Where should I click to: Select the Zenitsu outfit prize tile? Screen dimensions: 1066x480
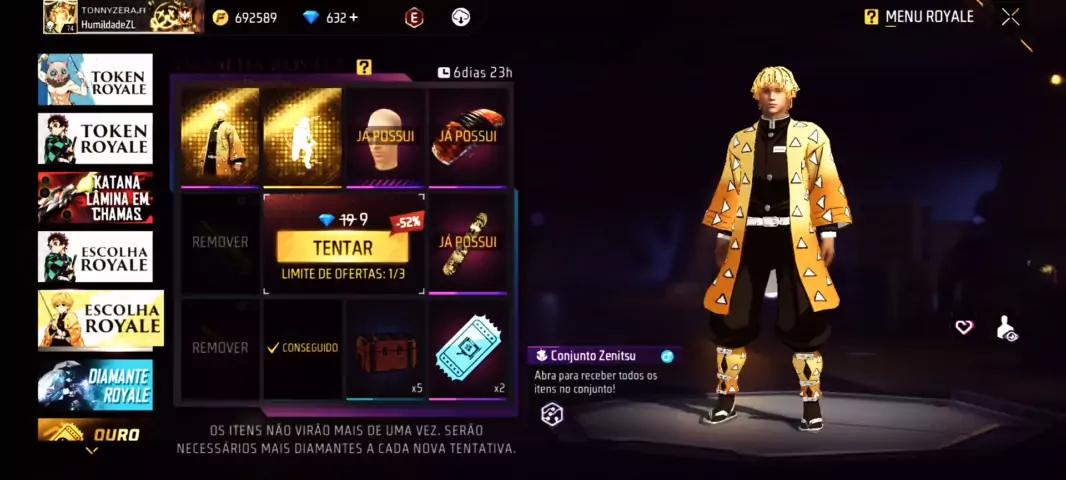pyautogui.click(x=220, y=135)
